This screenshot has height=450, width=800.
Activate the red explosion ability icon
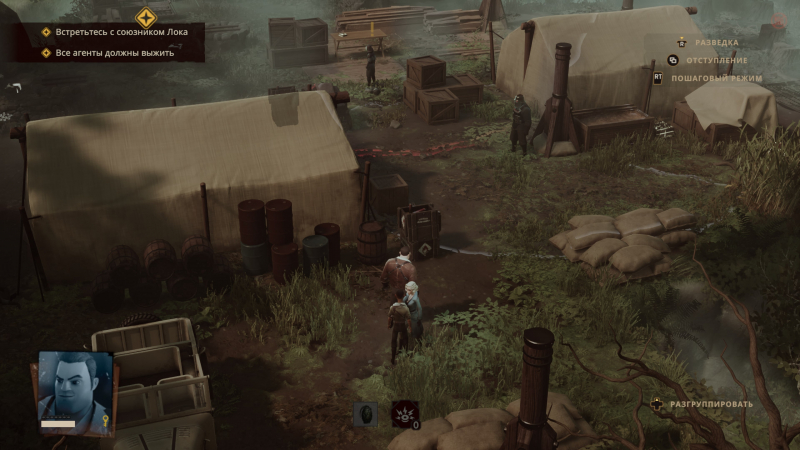click(404, 414)
